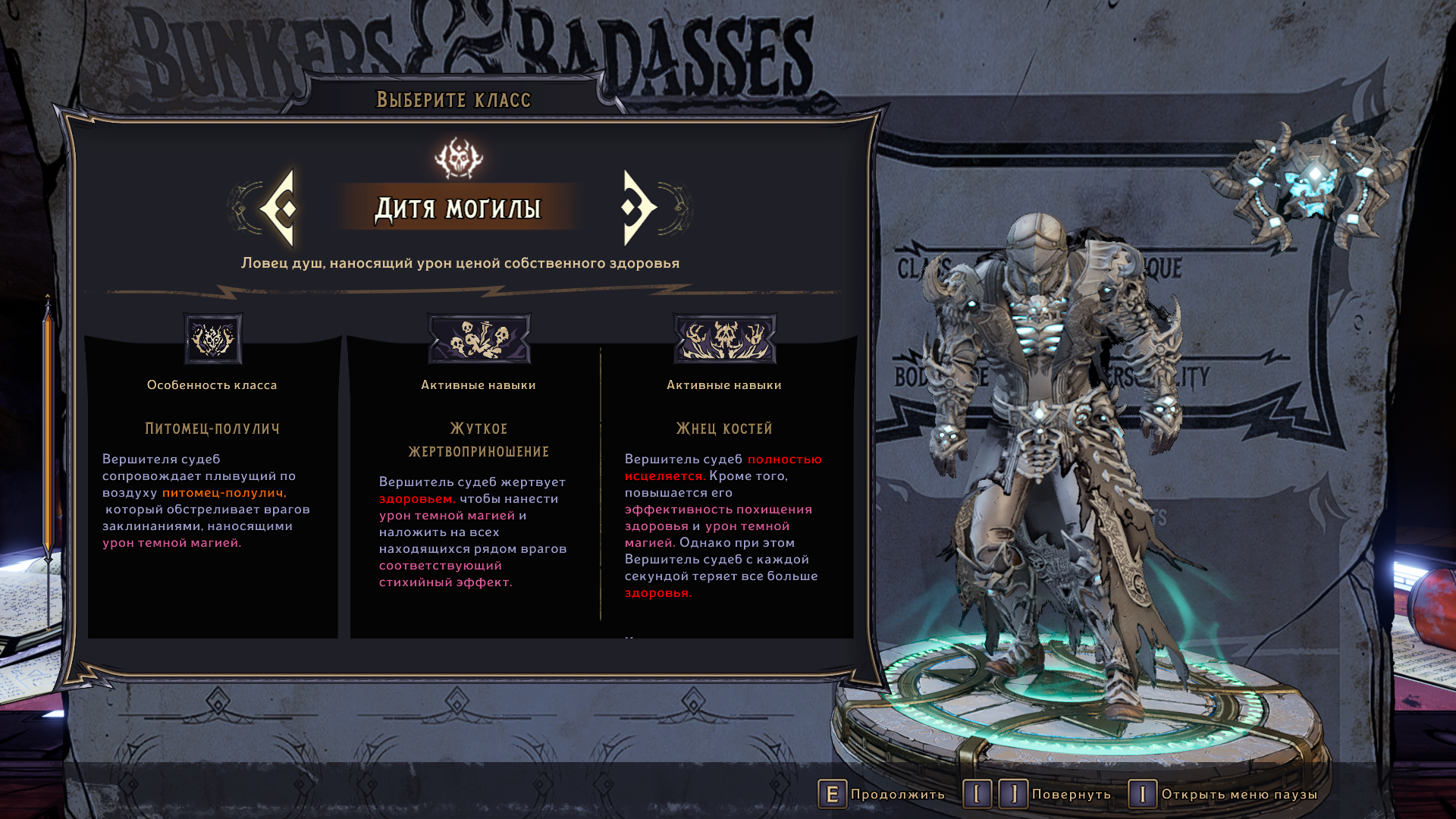1456x819 pixels.
Task: Click the Продолжить button label
Action: coord(897,794)
